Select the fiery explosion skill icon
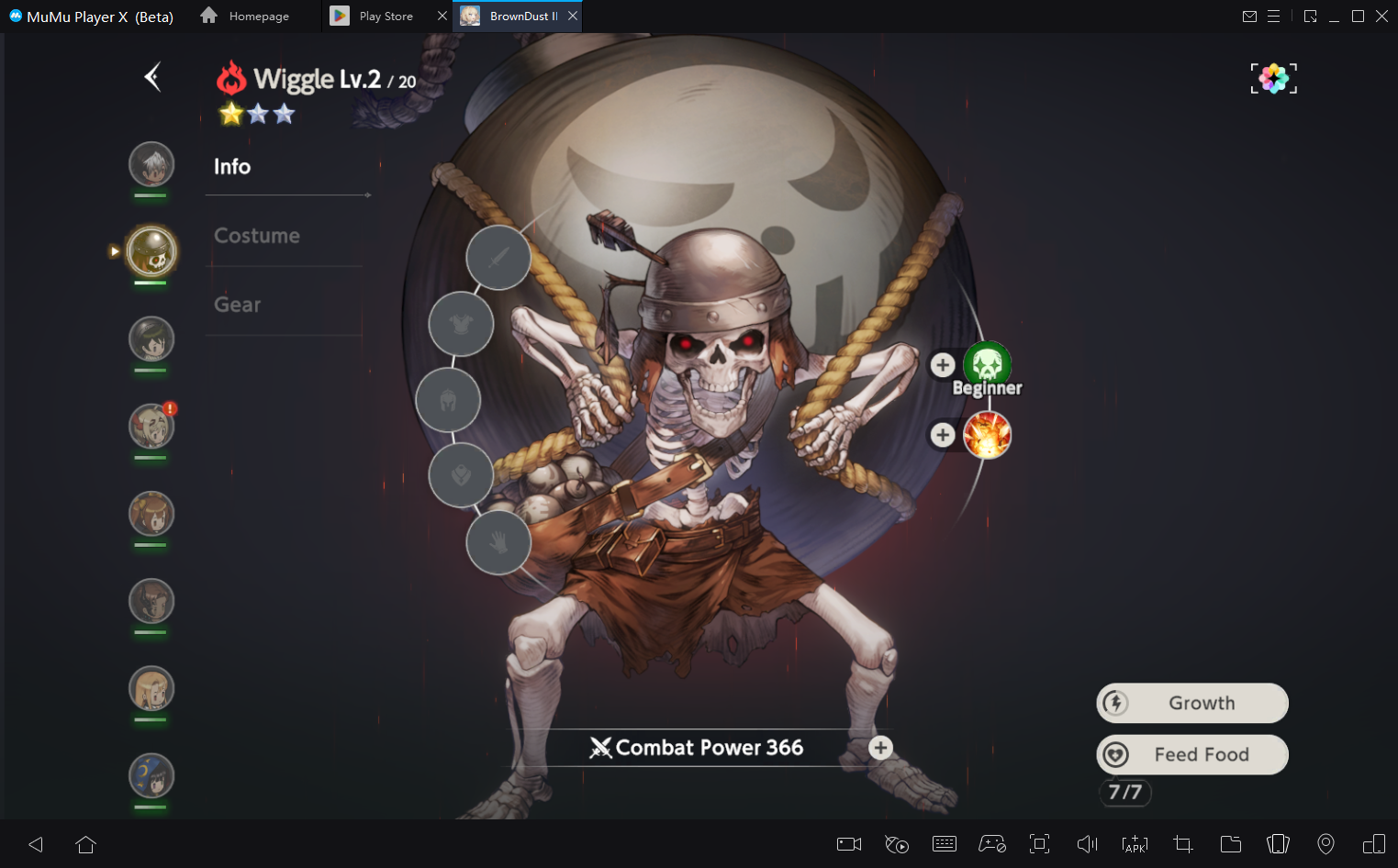The height and width of the screenshot is (868, 1398). [x=987, y=435]
